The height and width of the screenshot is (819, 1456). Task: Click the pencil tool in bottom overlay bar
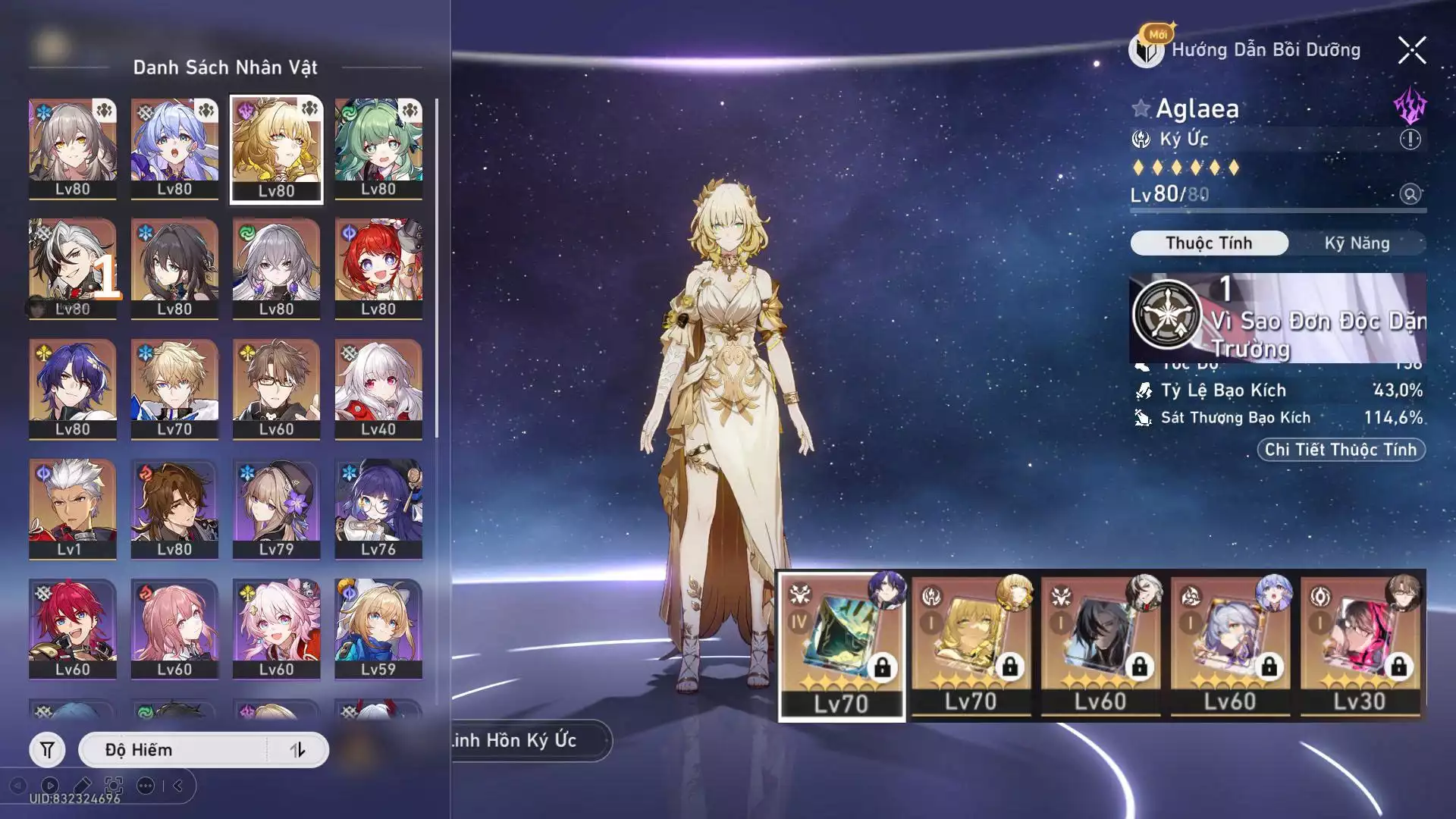[x=83, y=786]
